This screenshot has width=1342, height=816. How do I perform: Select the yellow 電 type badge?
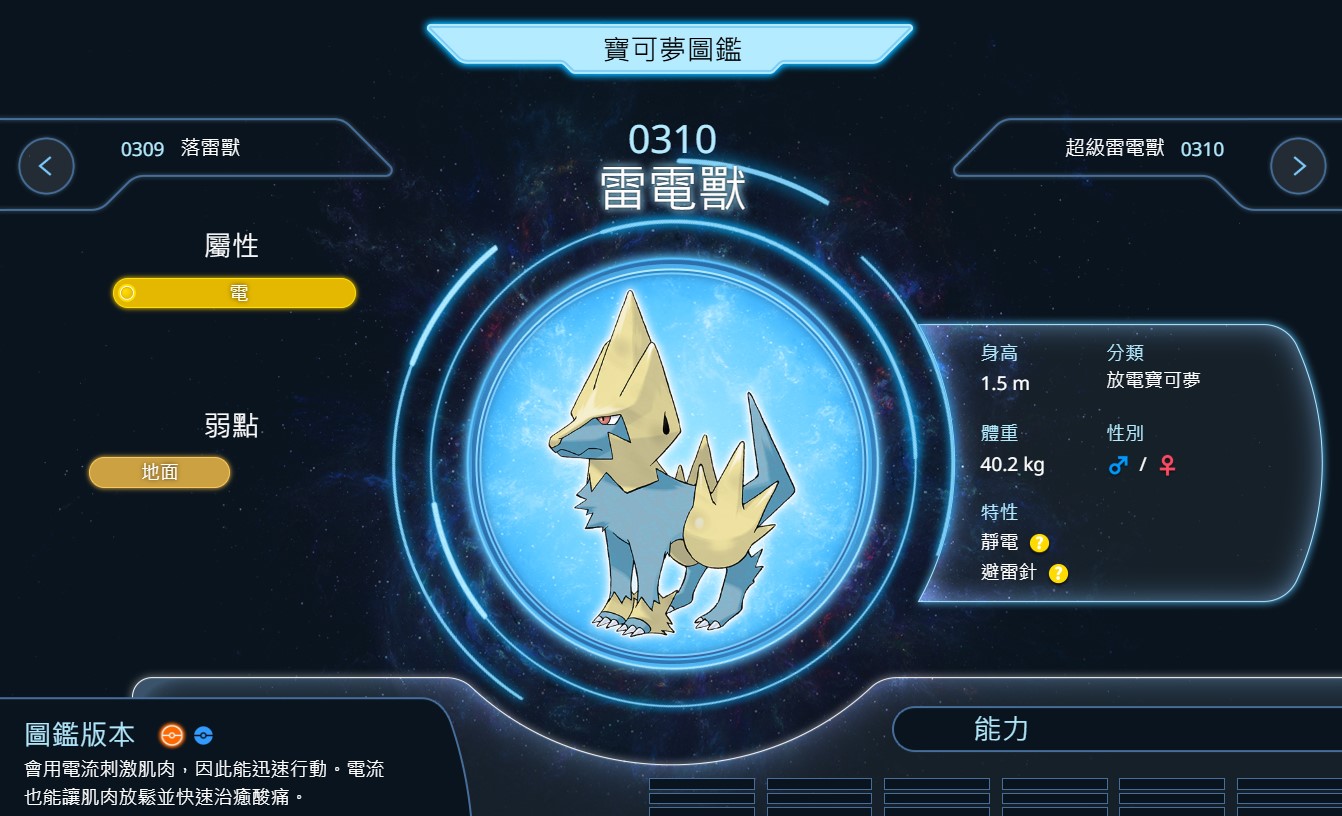point(234,293)
